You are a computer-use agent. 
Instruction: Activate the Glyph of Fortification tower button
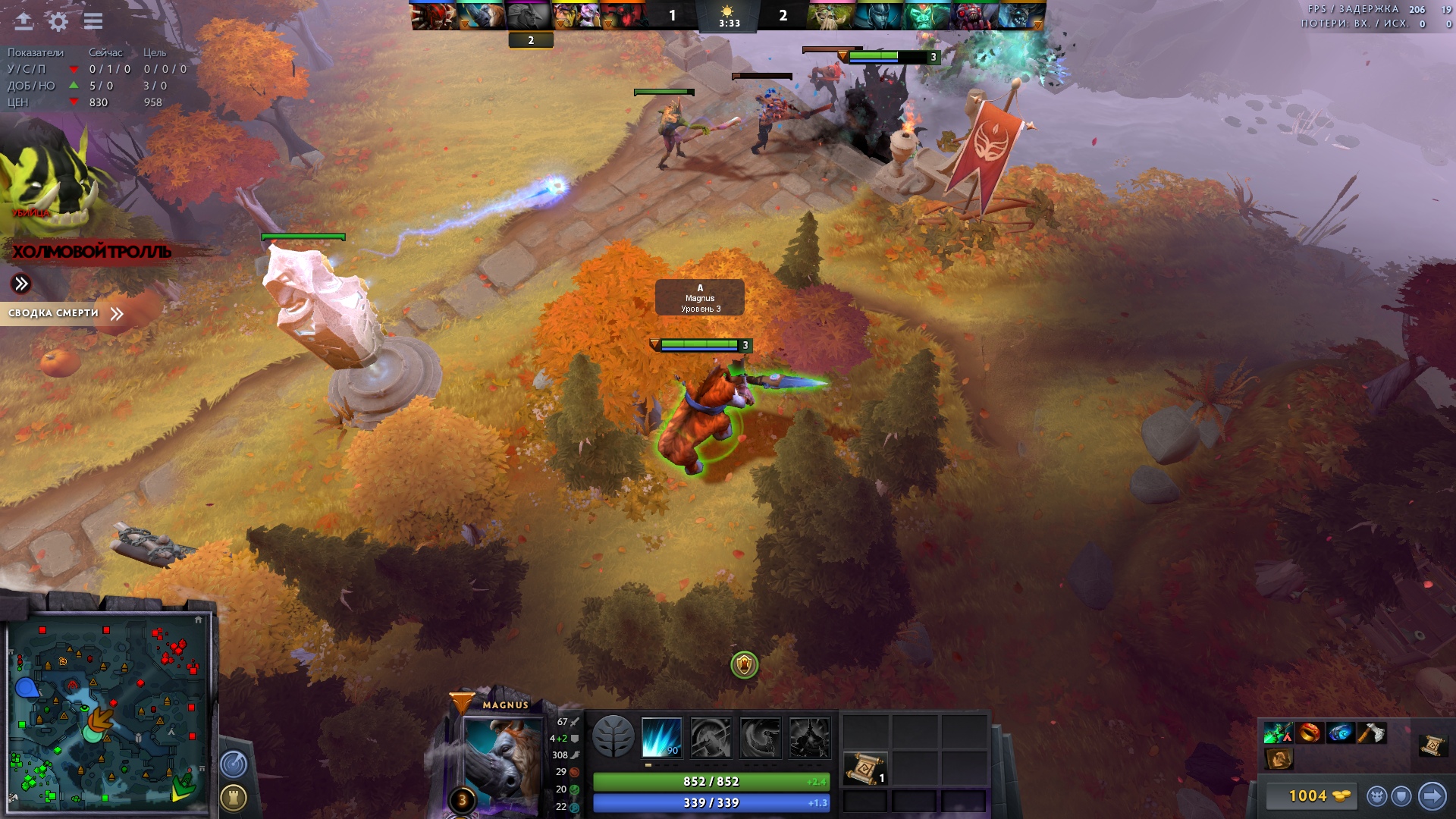click(234, 797)
